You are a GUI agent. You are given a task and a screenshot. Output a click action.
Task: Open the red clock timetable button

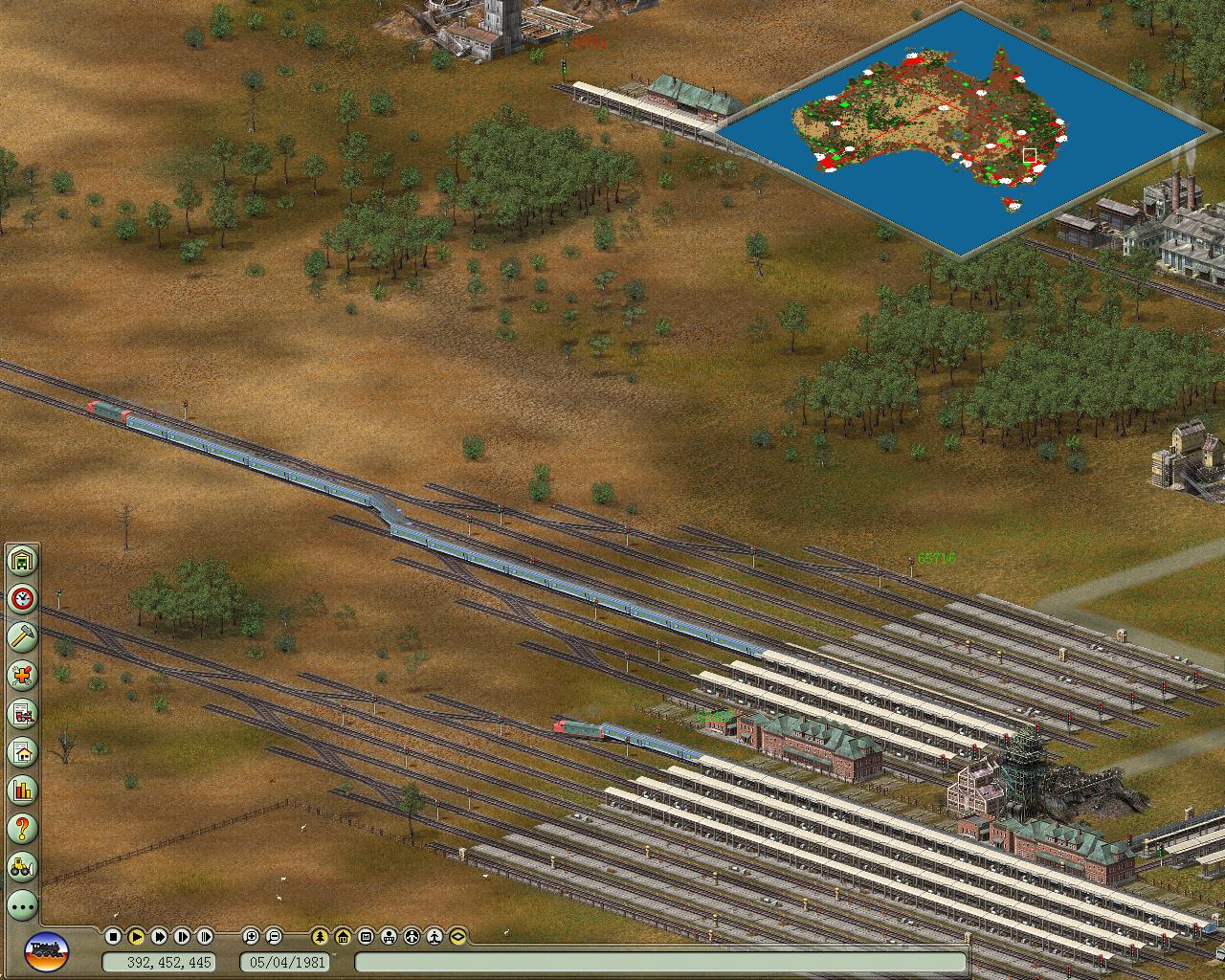[x=22, y=599]
